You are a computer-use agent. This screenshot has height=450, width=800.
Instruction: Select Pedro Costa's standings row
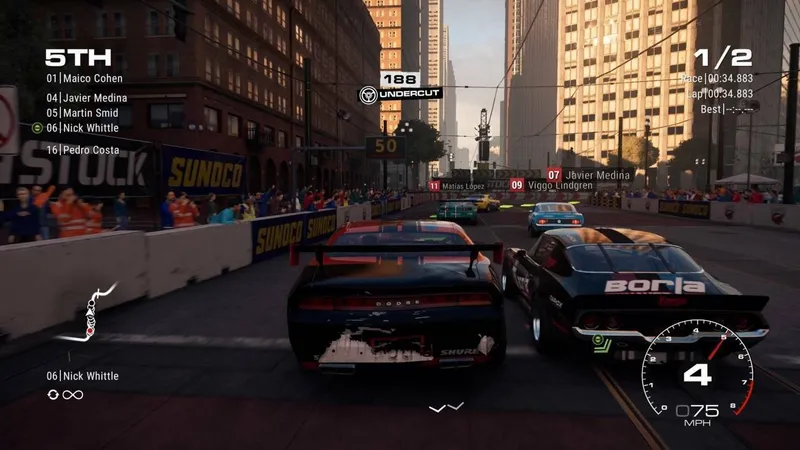click(82, 150)
